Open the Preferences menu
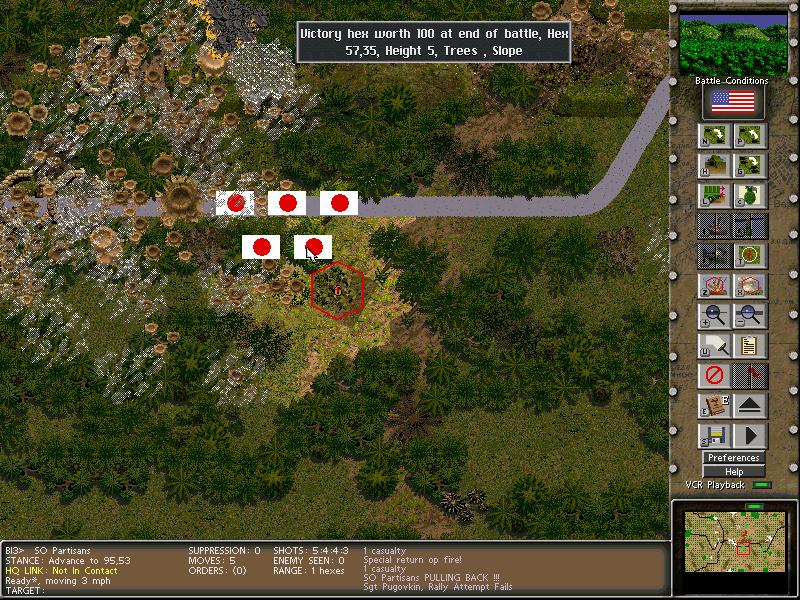The width and height of the screenshot is (800, 600). [733, 458]
